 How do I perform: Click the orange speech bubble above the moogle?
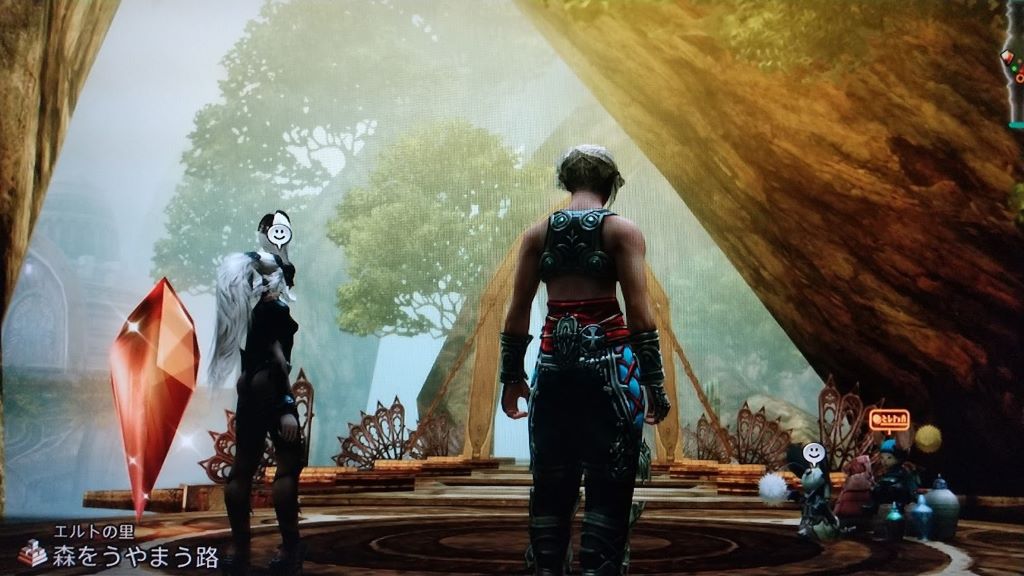click(x=889, y=420)
